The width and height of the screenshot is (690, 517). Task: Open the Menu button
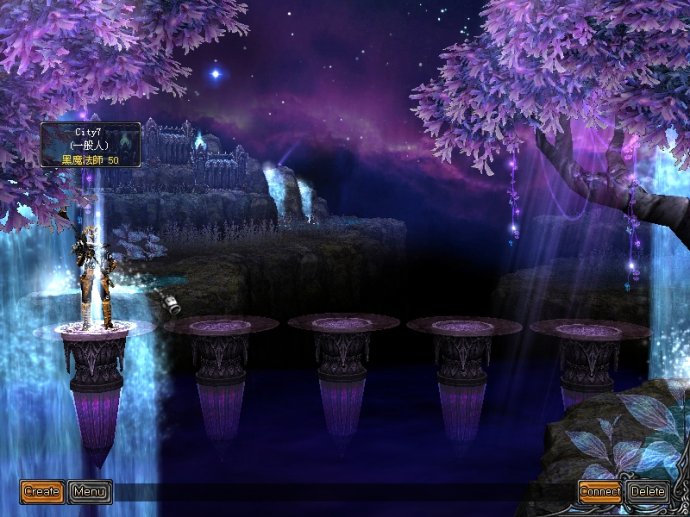point(90,491)
